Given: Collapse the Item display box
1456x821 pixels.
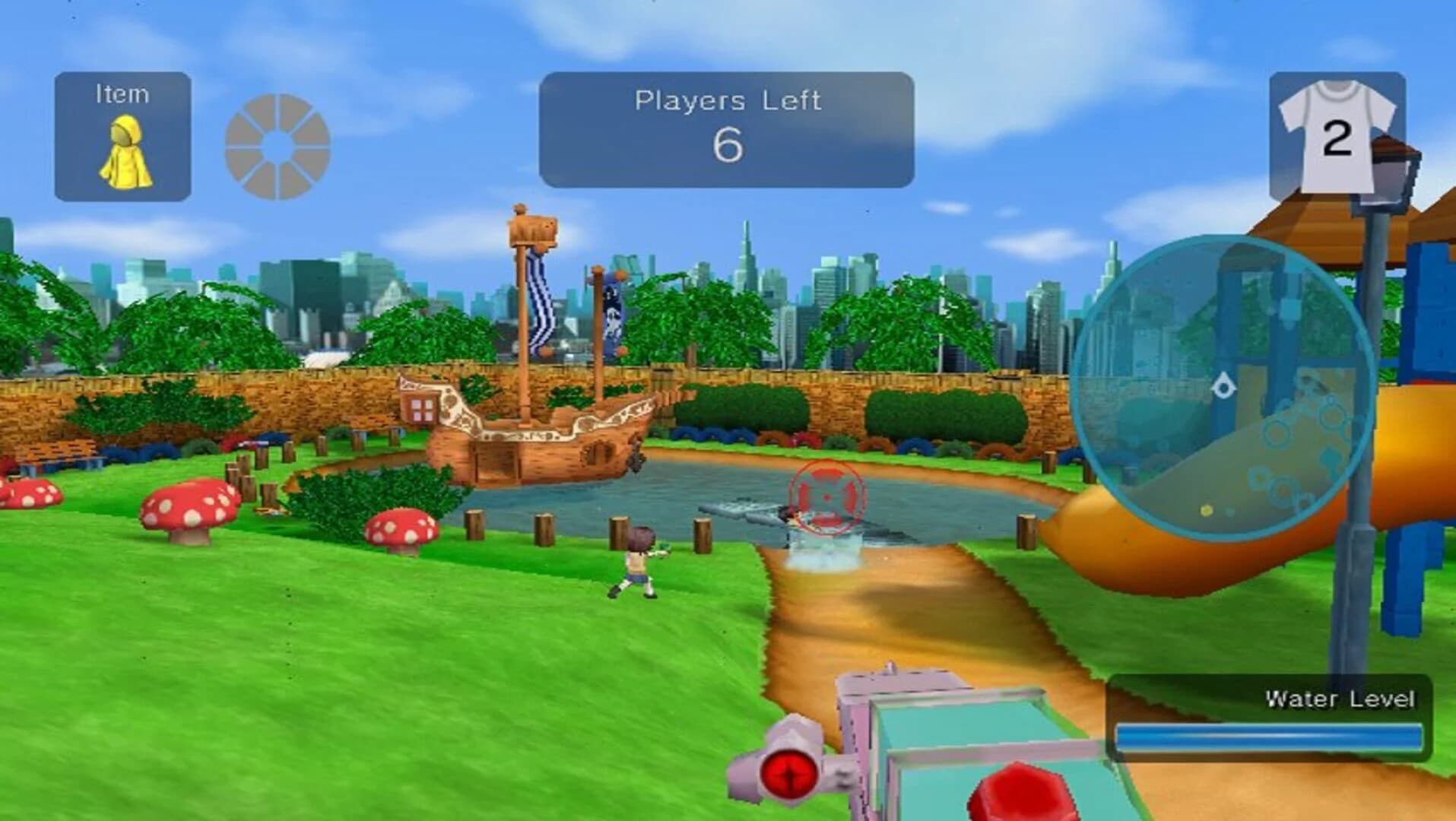Looking at the screenshot, I should point(122,133).
